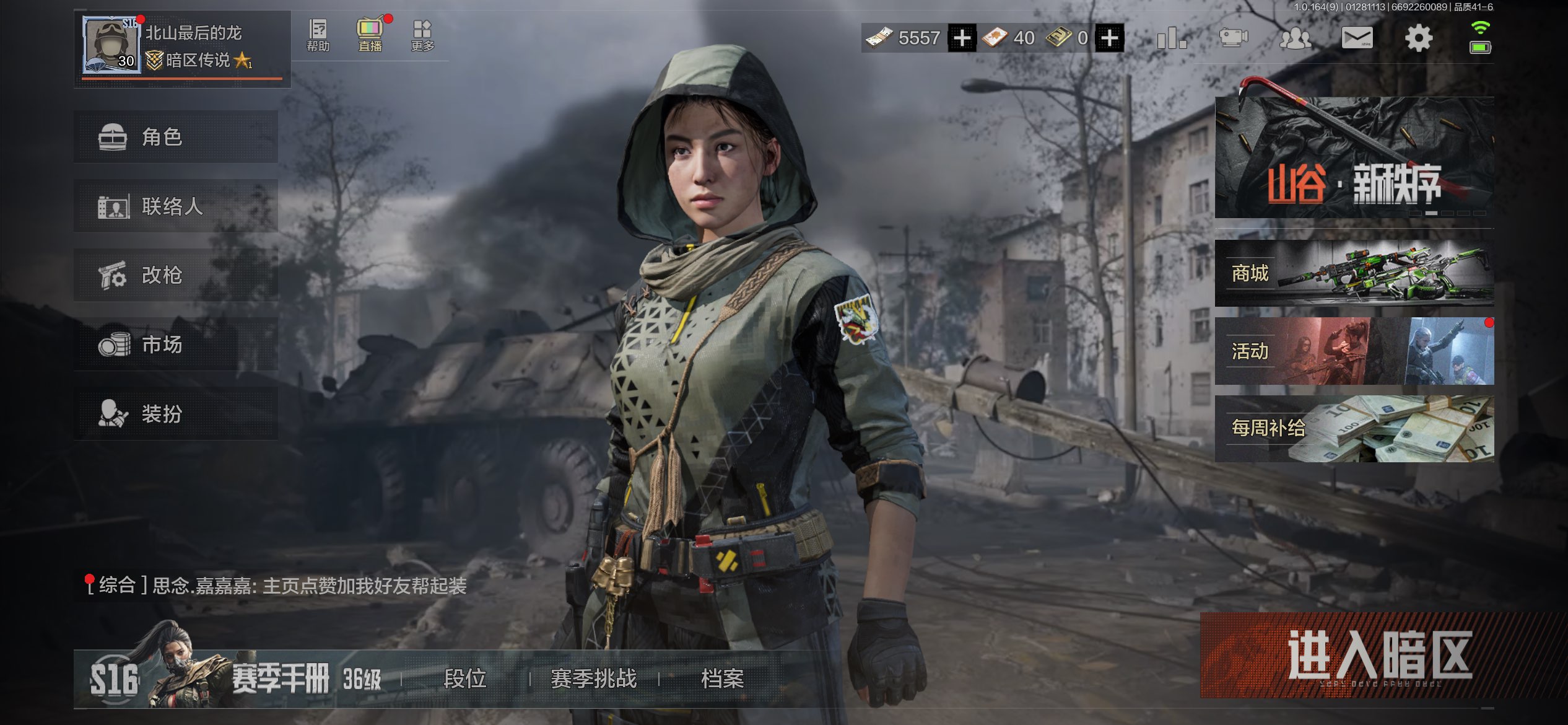
Task: Open the 商城 store banner
Action: (1354, 273)
